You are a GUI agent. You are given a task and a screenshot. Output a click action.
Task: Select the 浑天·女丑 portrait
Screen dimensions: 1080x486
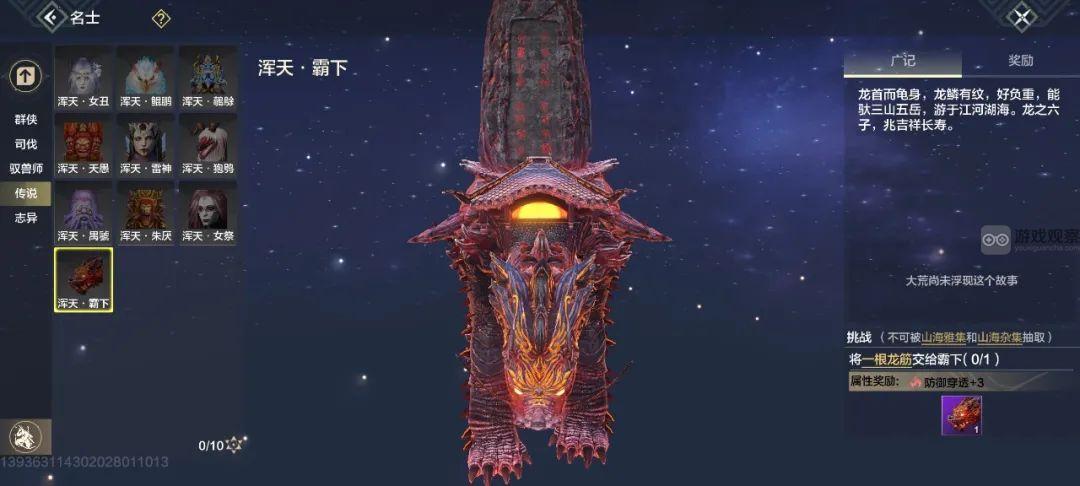tap(84, 77)
